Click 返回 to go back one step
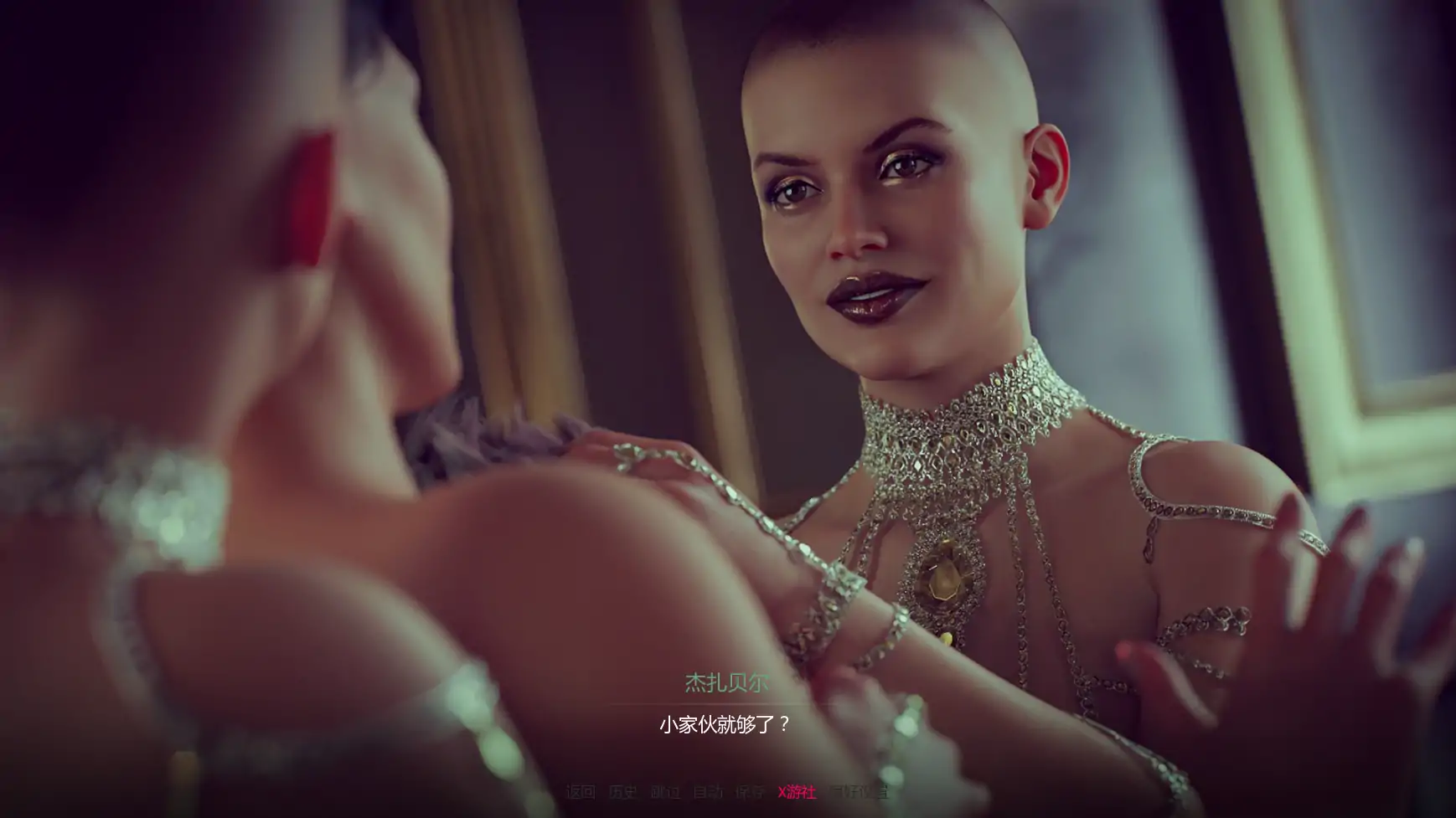1456x818 pixels. click(581, 792)
